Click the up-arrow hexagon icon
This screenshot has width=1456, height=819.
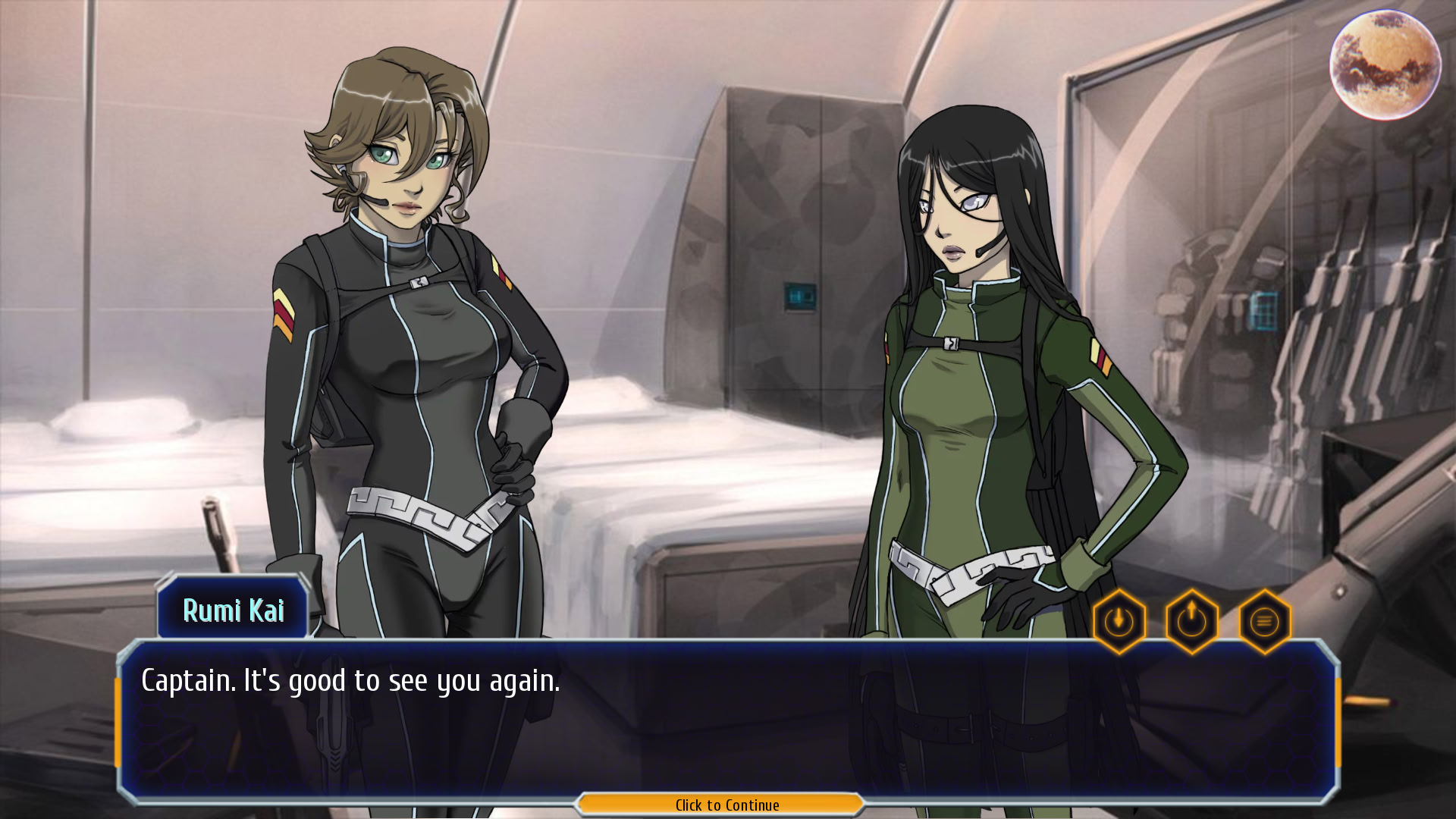1191,622
